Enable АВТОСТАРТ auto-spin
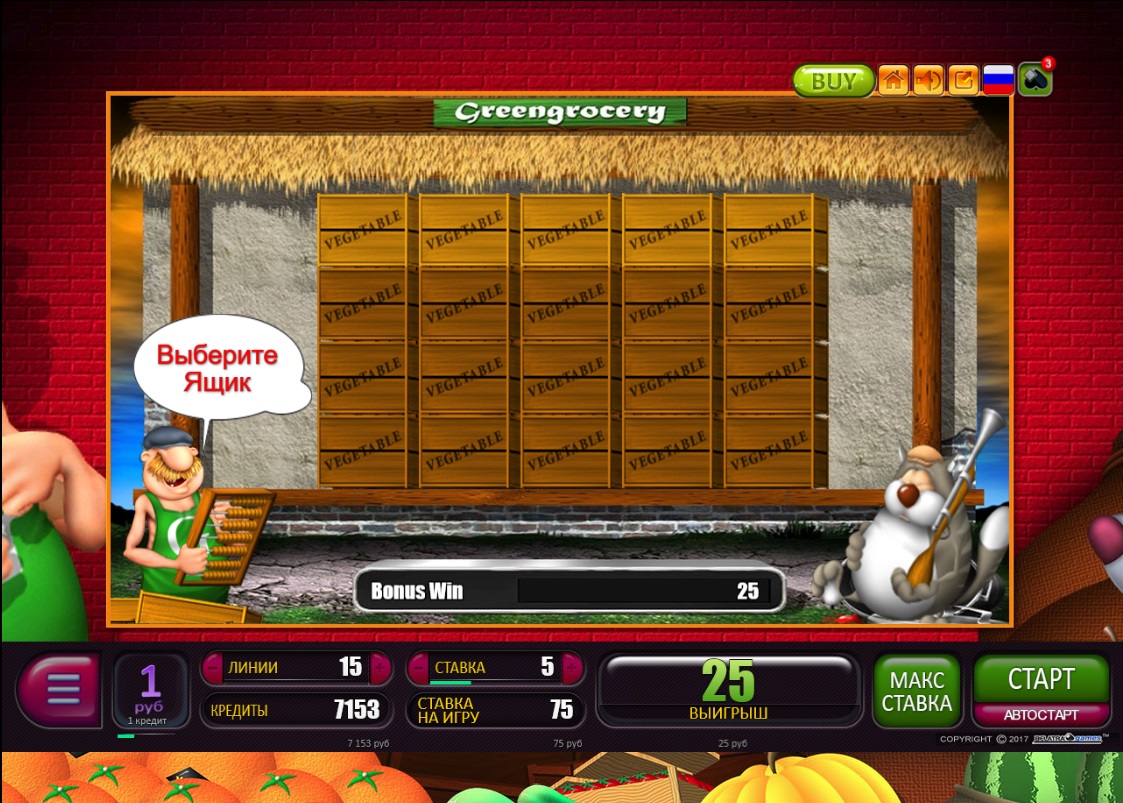This screenshot has width=1123, height=803. [x=1041, y=715]
